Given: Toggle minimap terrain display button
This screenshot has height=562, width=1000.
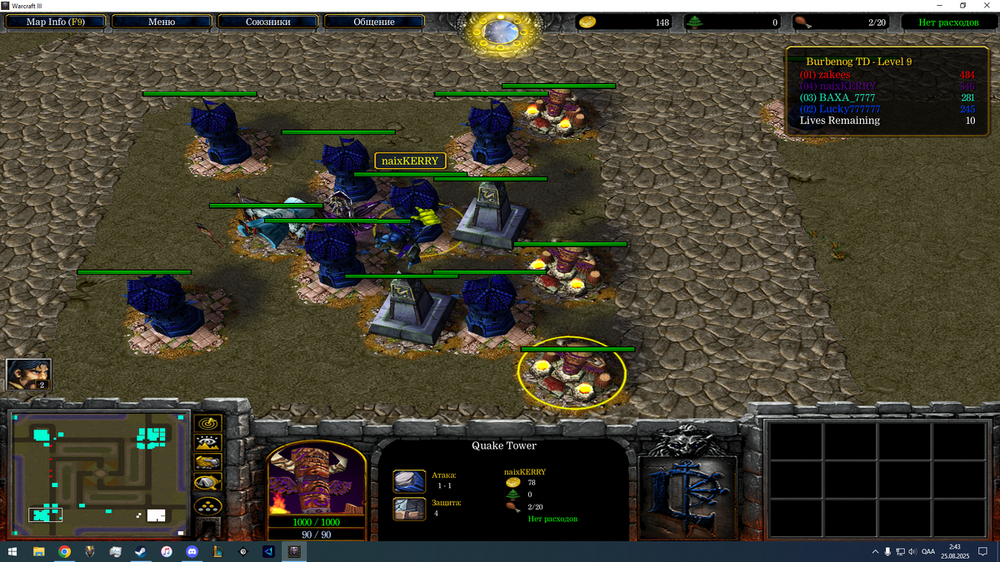Looking at the screenshot, I should coord(208,442).
